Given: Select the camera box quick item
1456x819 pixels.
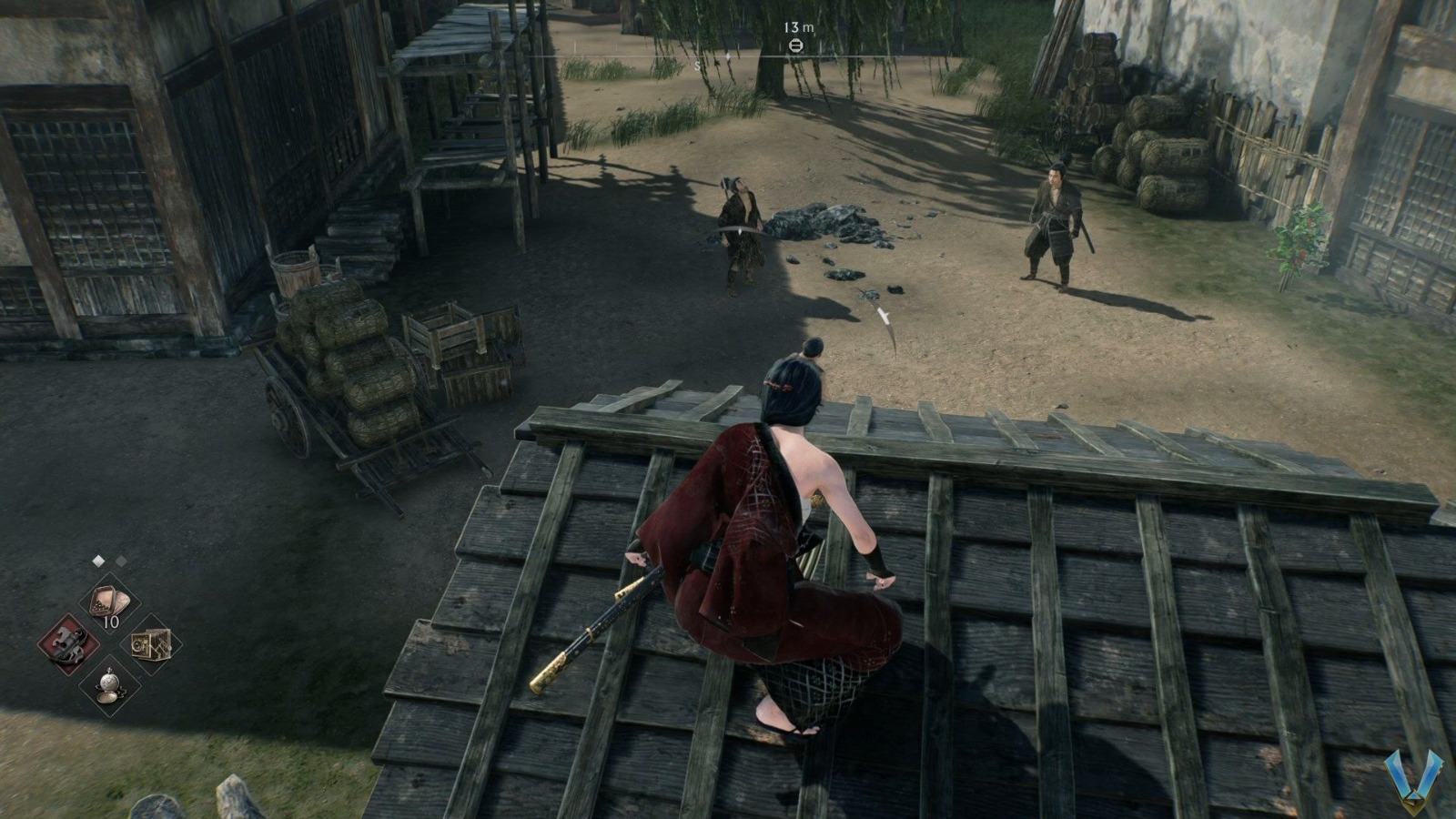Looking at the screenshot, I should [x=151, y=645].
